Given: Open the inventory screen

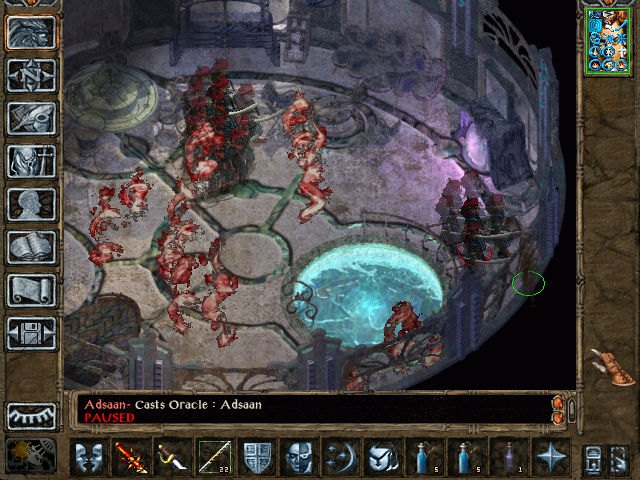Looking at the screenshot, I should [31, 161].
